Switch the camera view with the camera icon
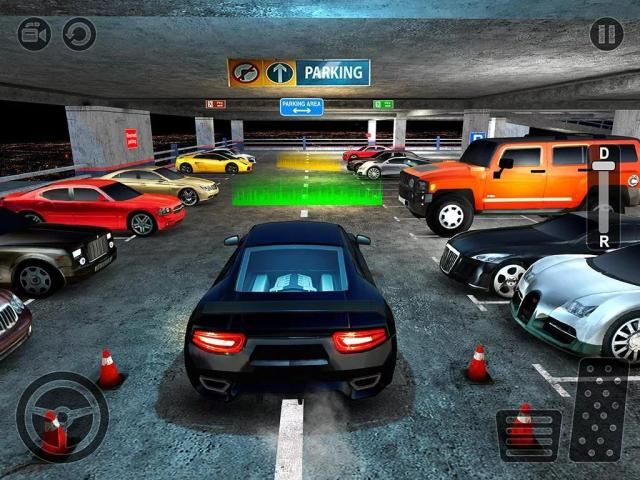 [x=34, y=35]
